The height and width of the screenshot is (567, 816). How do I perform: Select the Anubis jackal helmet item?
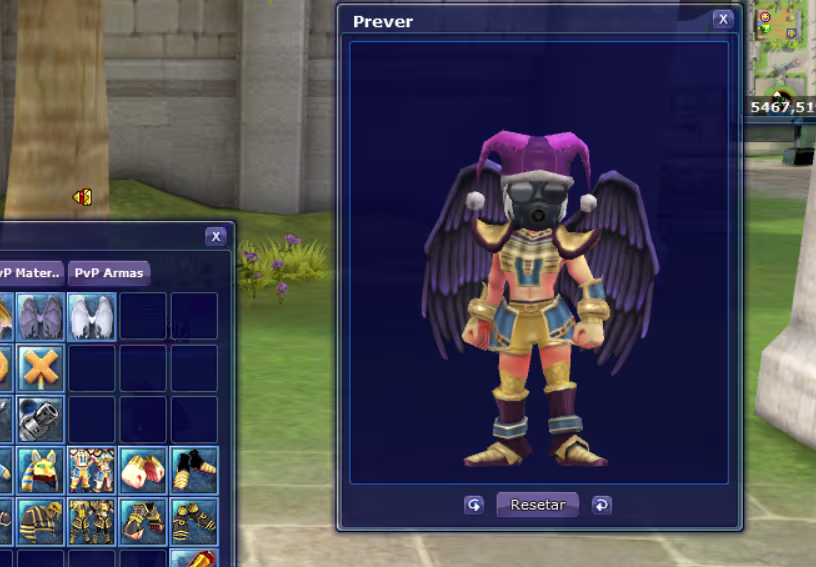[41, 470]
